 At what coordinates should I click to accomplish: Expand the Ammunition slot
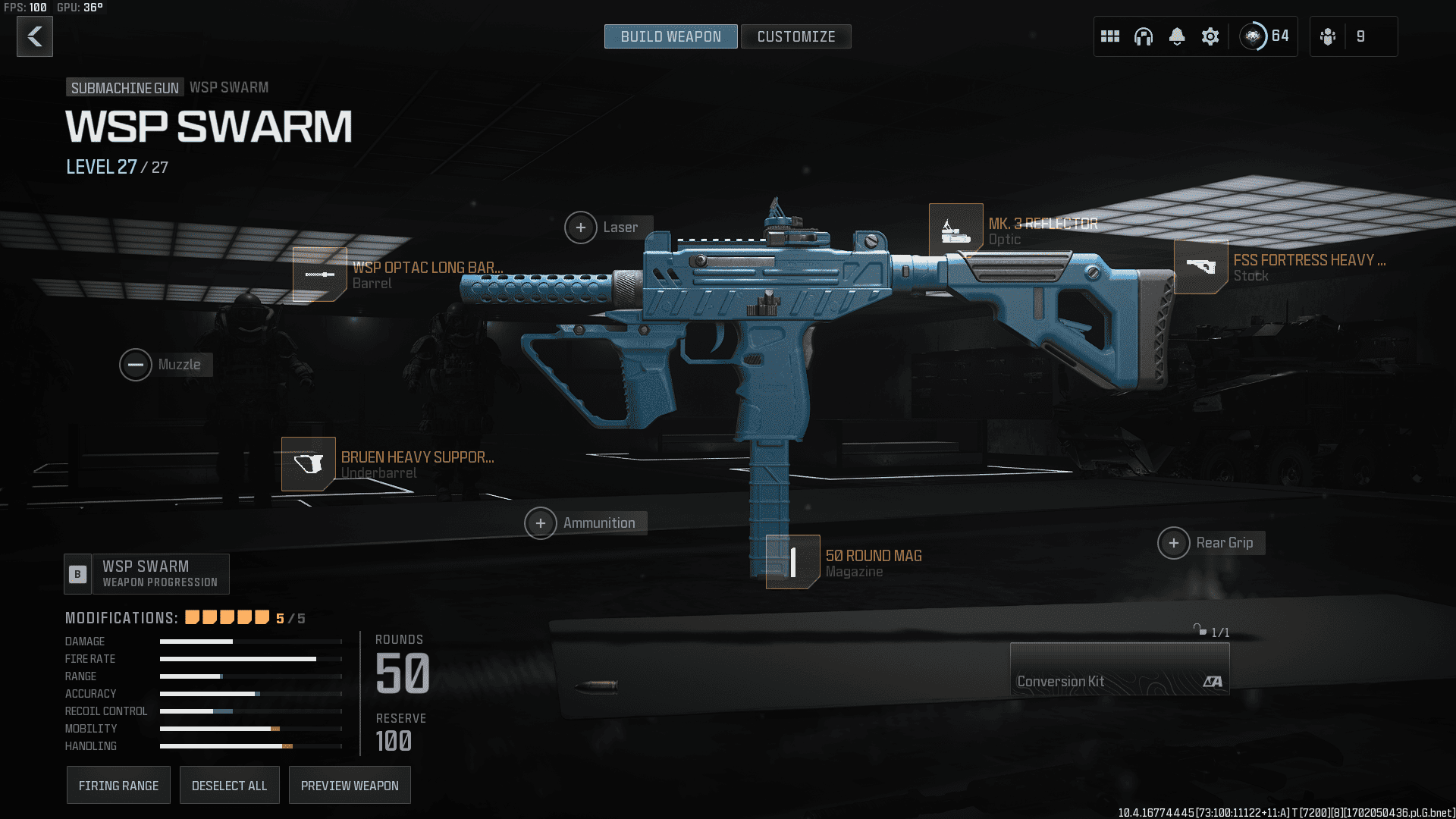point(541,522)
